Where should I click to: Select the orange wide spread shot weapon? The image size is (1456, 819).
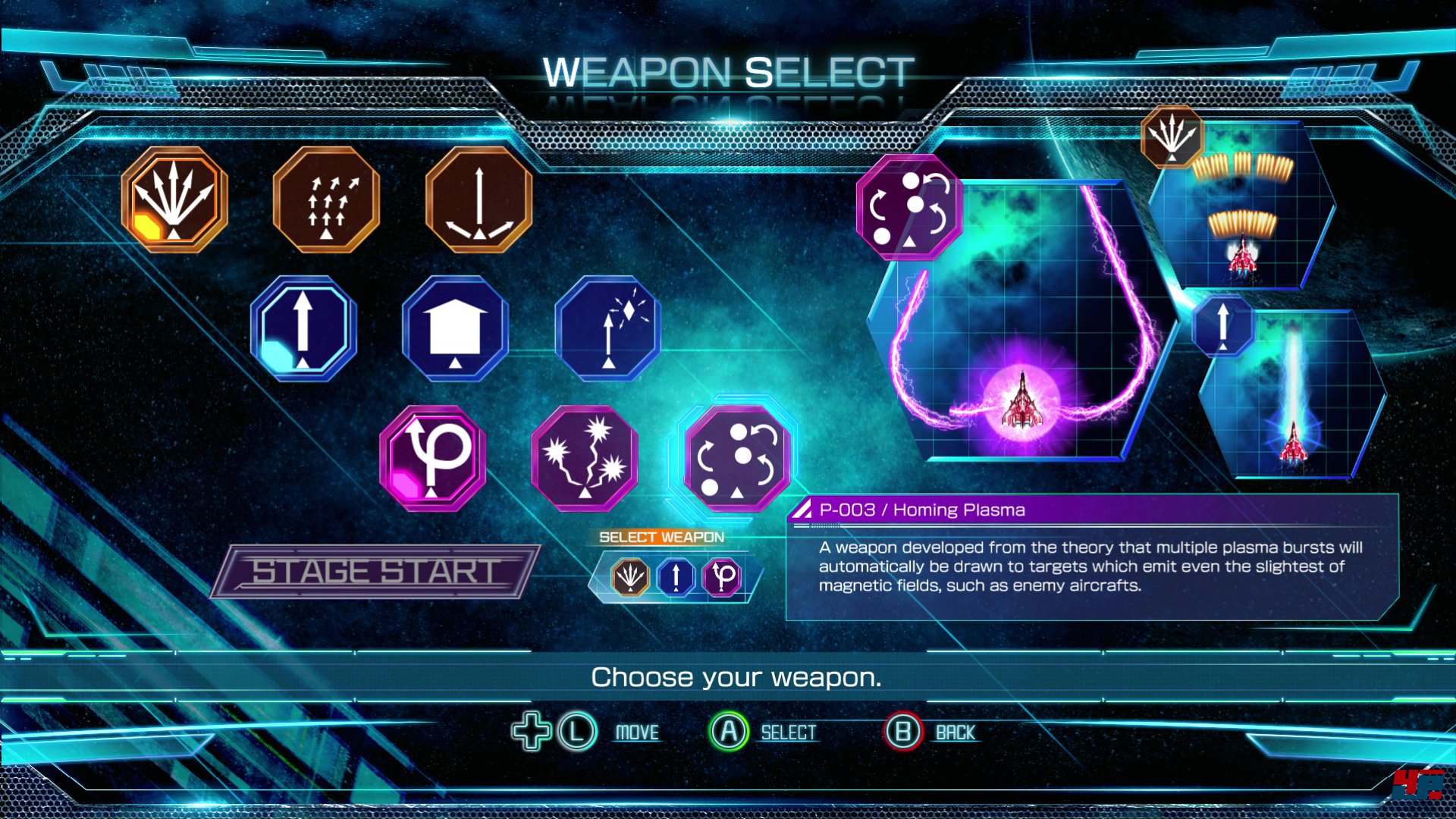pyautogui.click(x=174, y=199)
